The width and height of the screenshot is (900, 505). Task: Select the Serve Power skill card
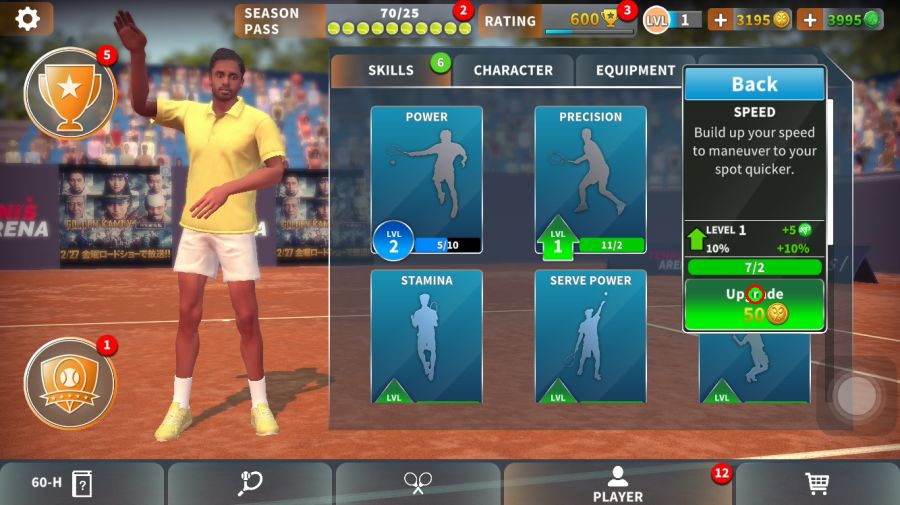coord(590,337)
